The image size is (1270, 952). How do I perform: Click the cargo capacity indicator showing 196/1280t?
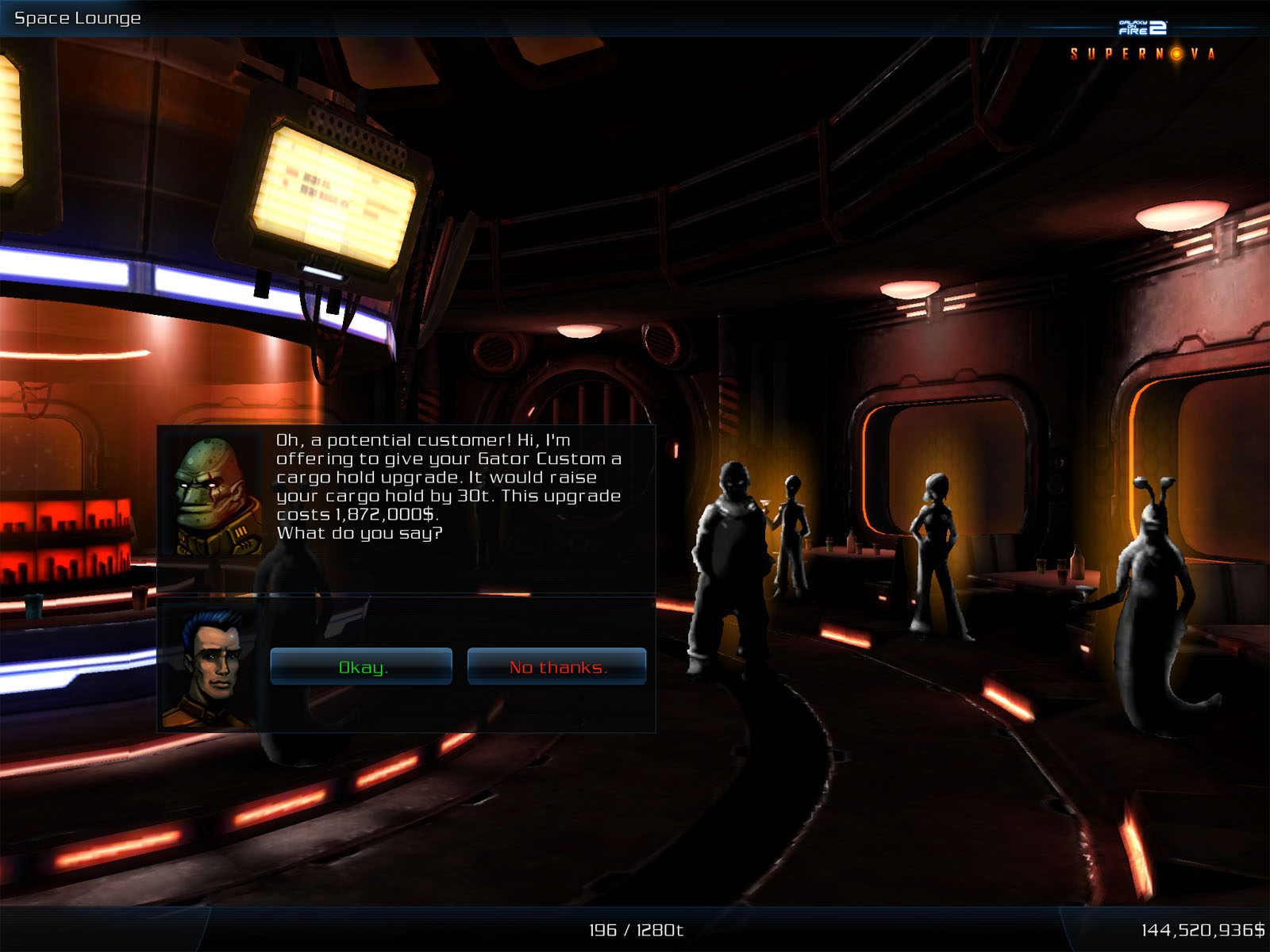[635, 931]
